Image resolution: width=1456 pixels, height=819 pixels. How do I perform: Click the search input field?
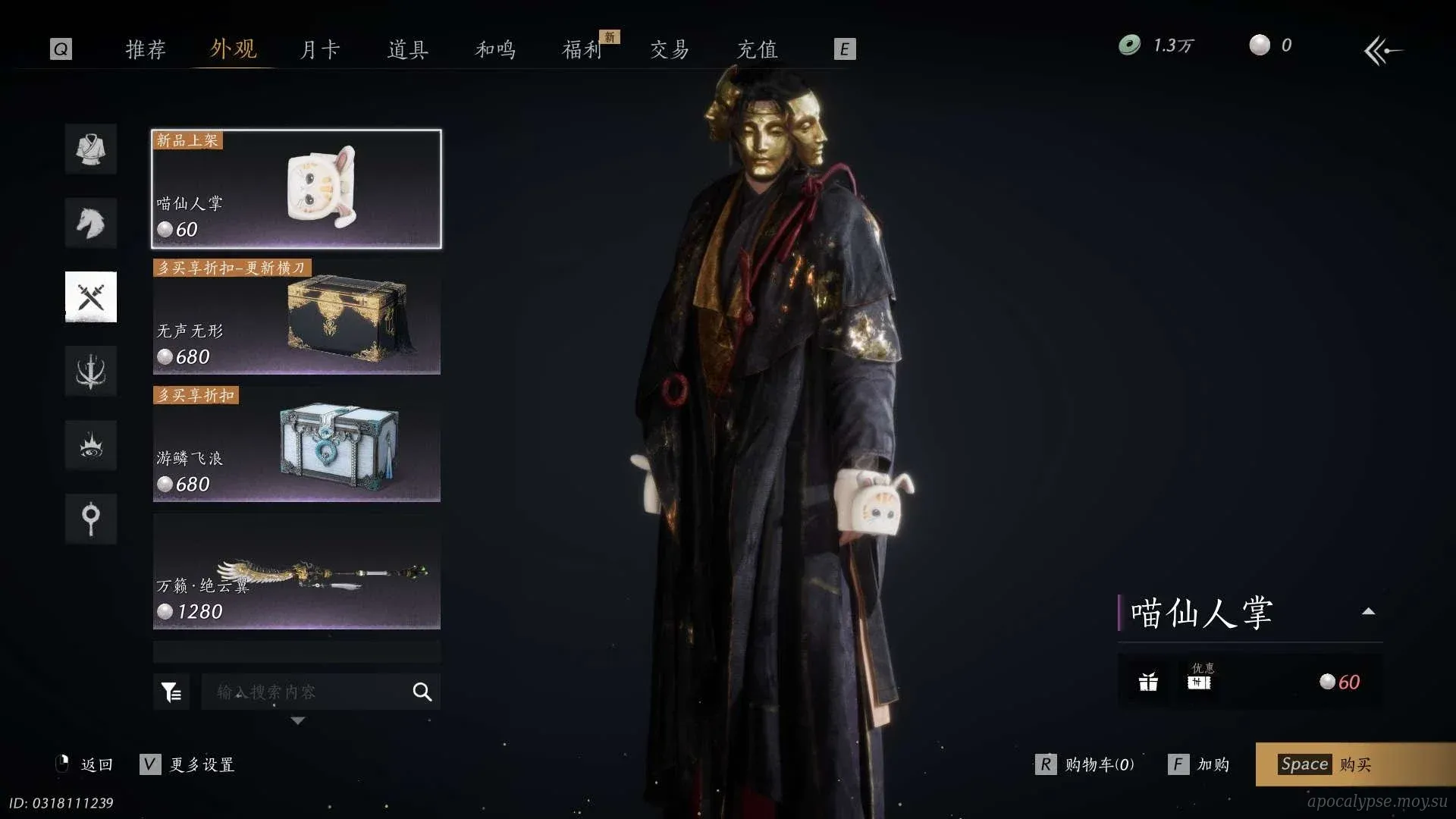coord(307,692)
